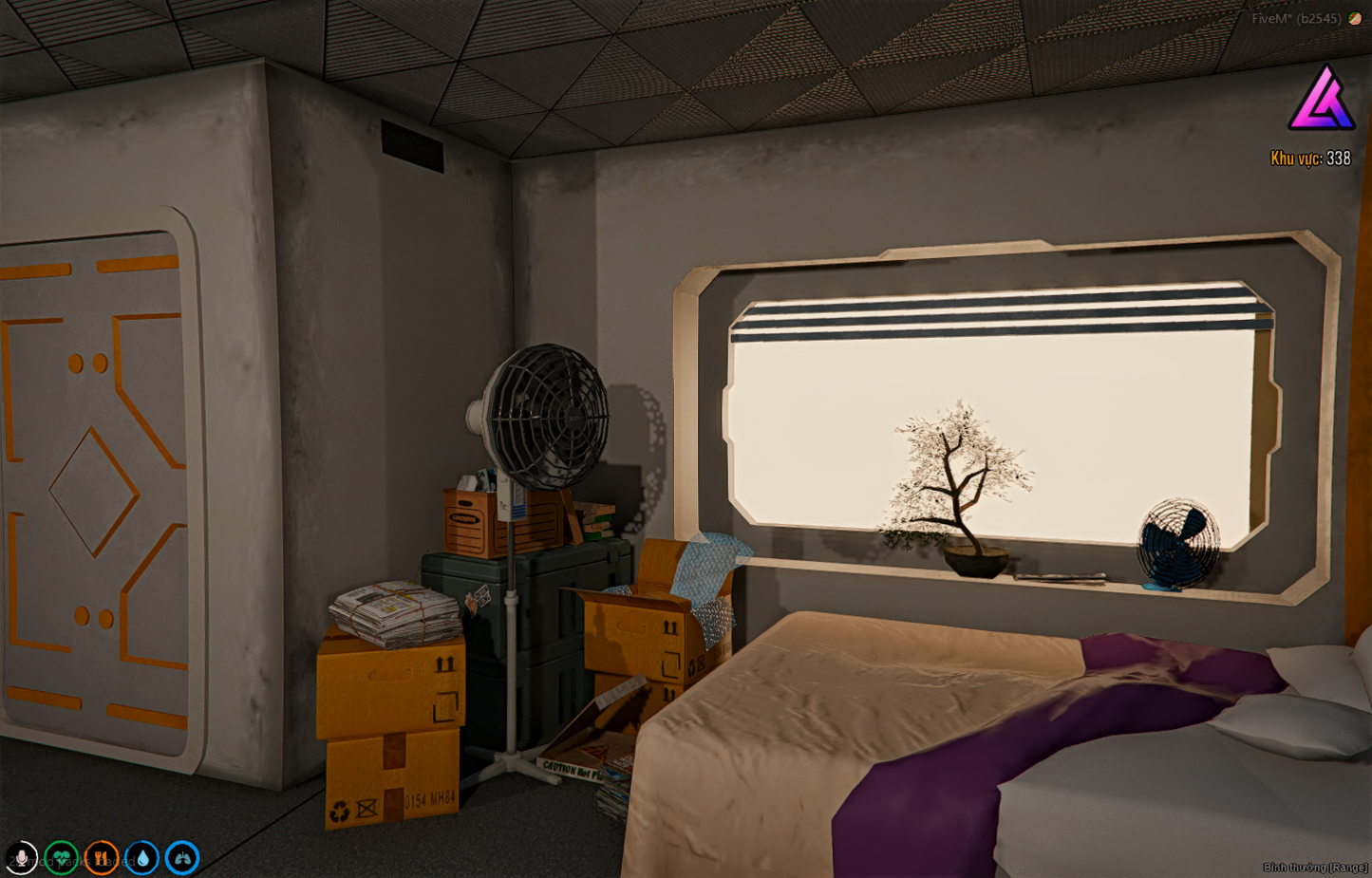
Task: Click the blue water drop thirst icon
Action: coord(141,858)
